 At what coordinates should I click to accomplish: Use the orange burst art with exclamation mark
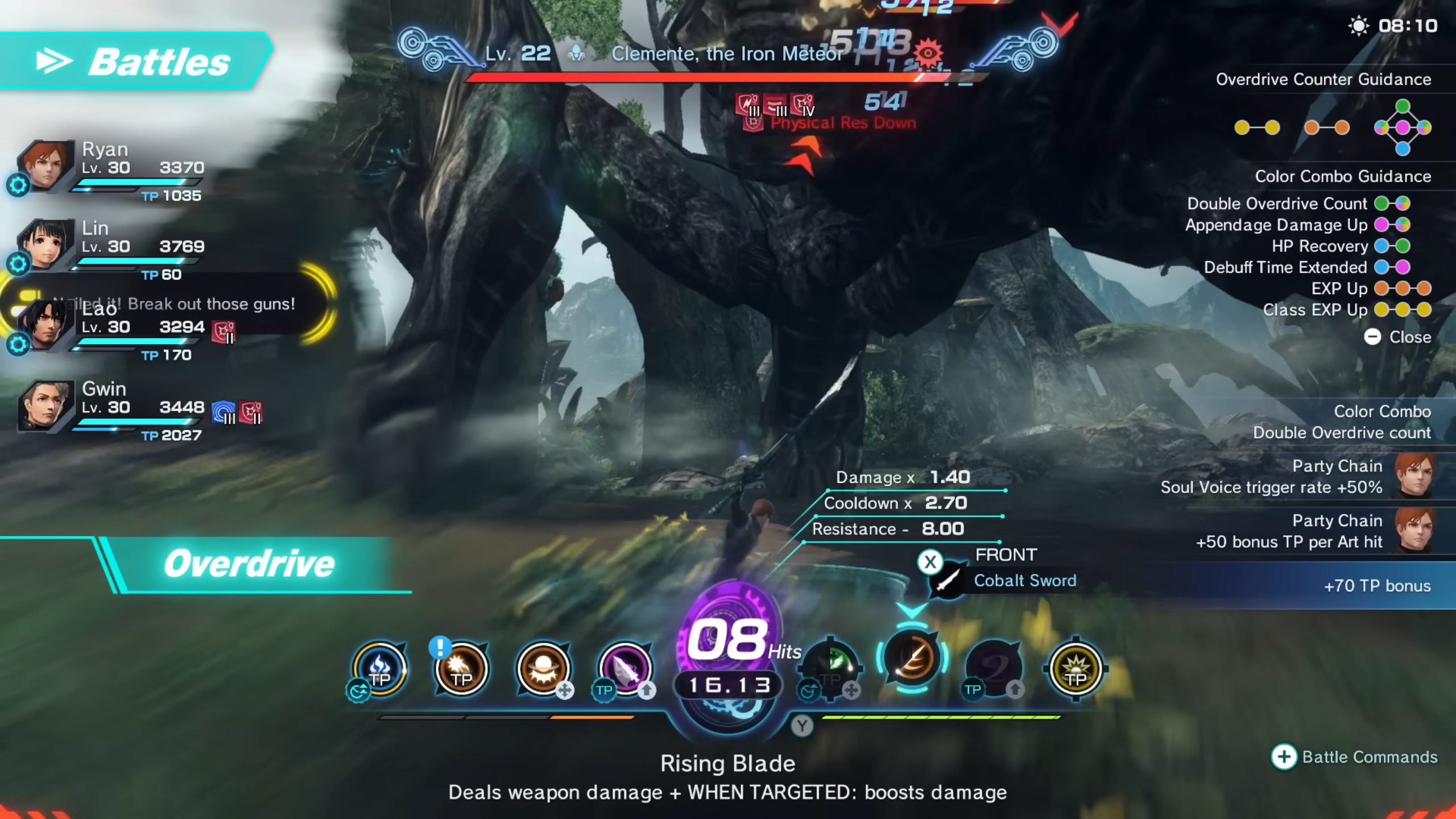[x=461, y=669]
